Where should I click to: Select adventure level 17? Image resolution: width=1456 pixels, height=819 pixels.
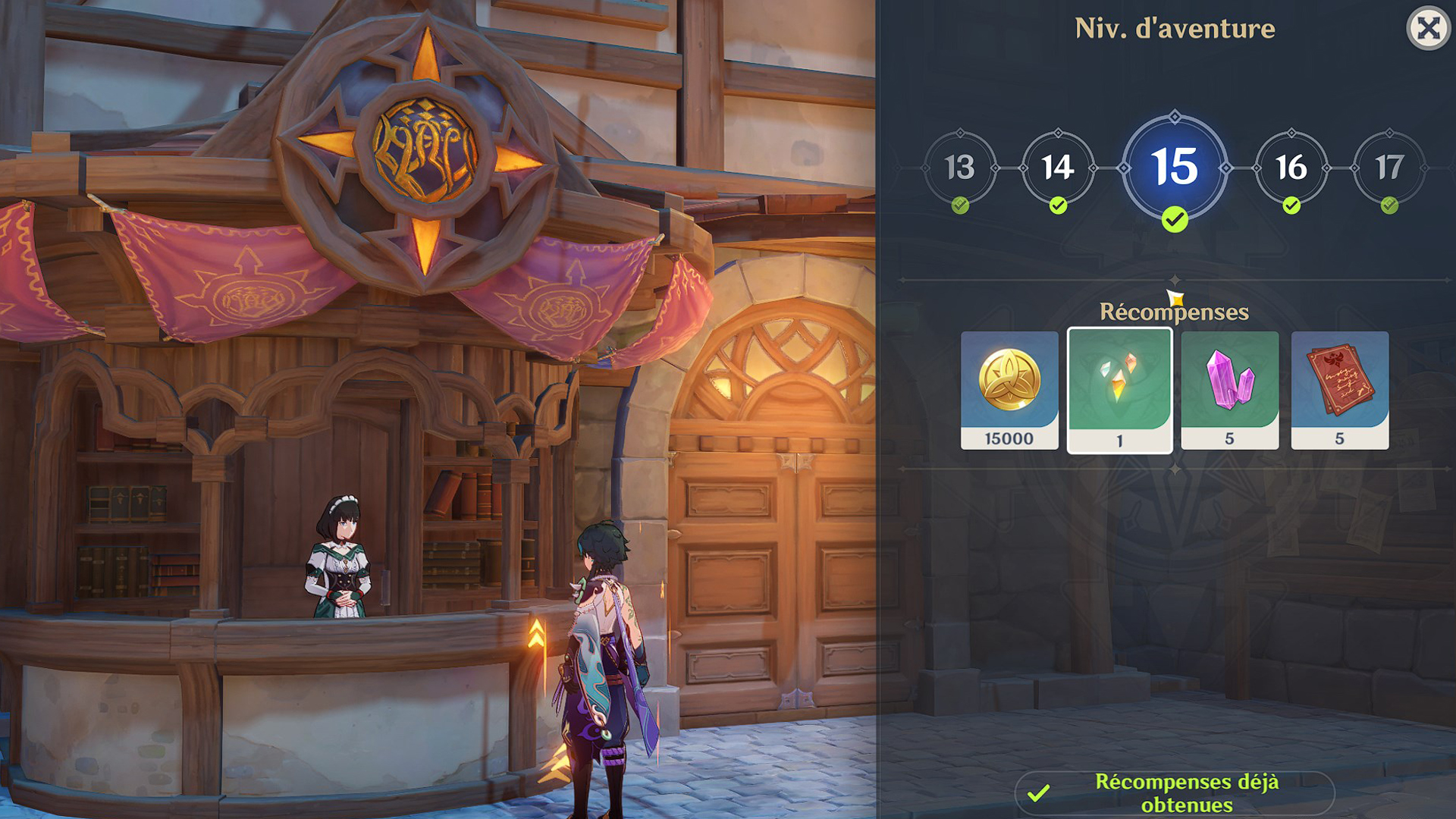pyautogui.click(x=1389, y=168)
